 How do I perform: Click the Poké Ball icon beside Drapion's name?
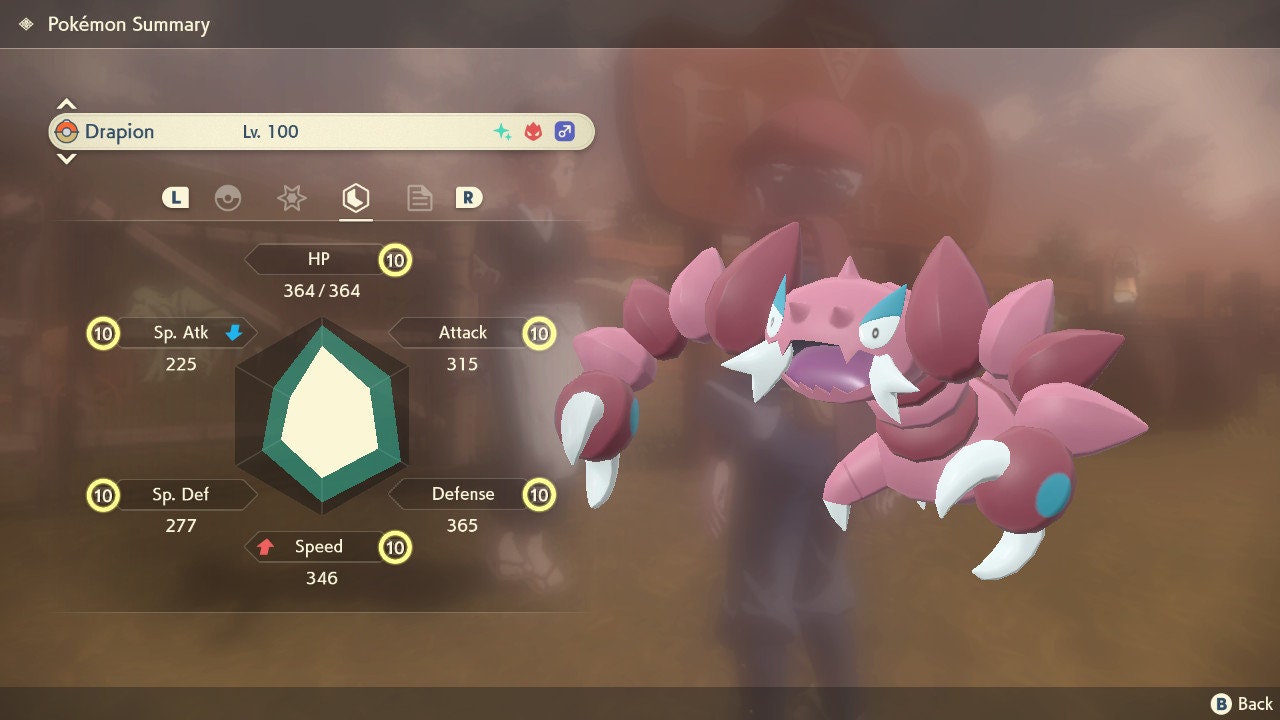tap(69, 131)
